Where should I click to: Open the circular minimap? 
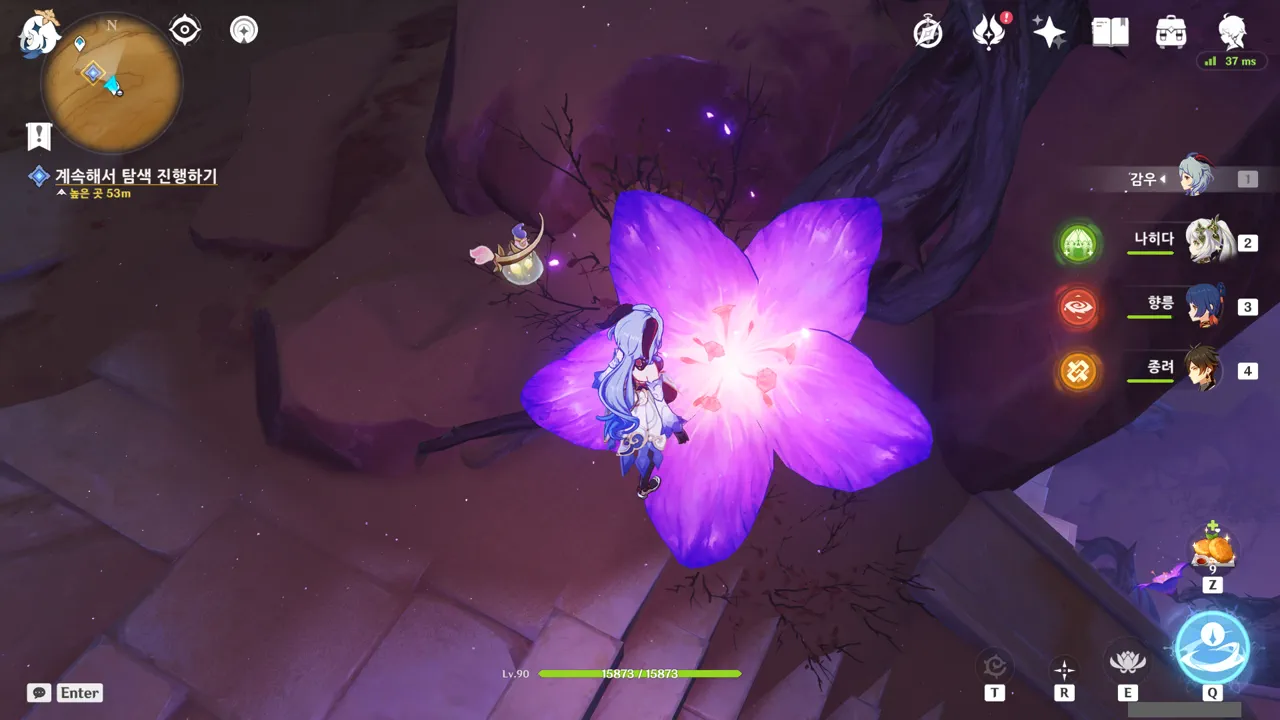coord(111,83)
